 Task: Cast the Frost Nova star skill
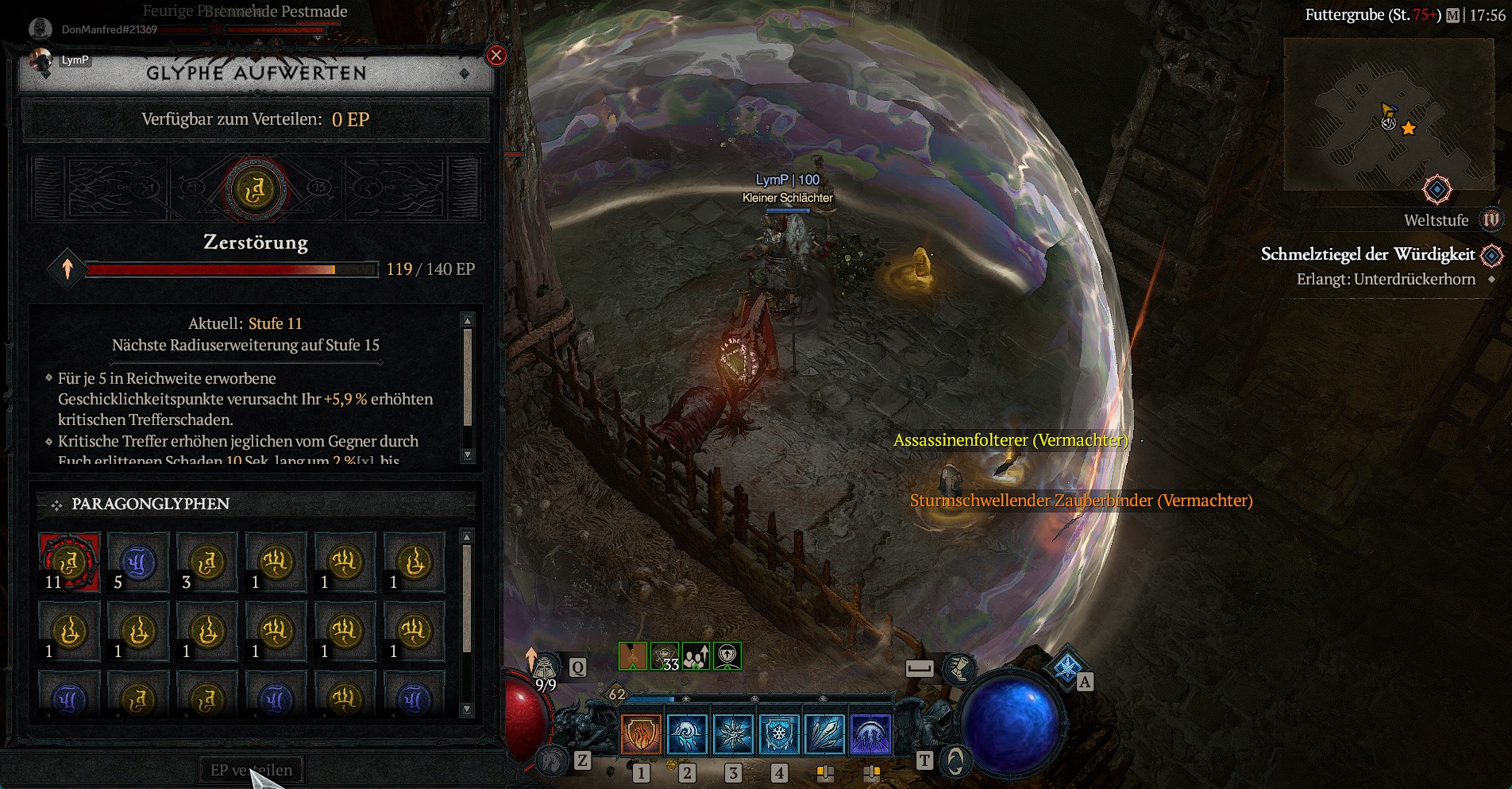(733, 733)
